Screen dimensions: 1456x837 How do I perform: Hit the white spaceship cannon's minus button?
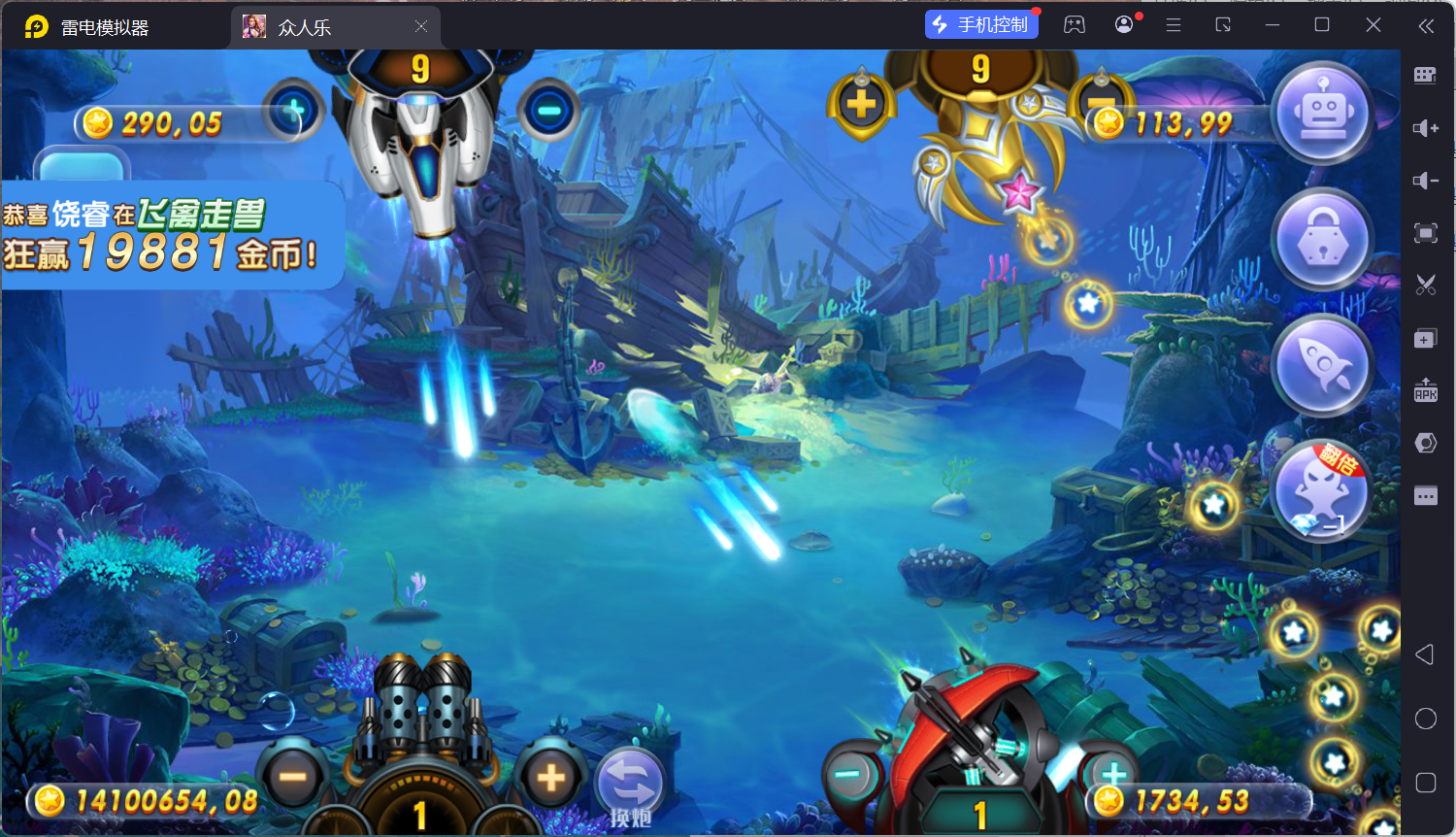tap(548, 111)
